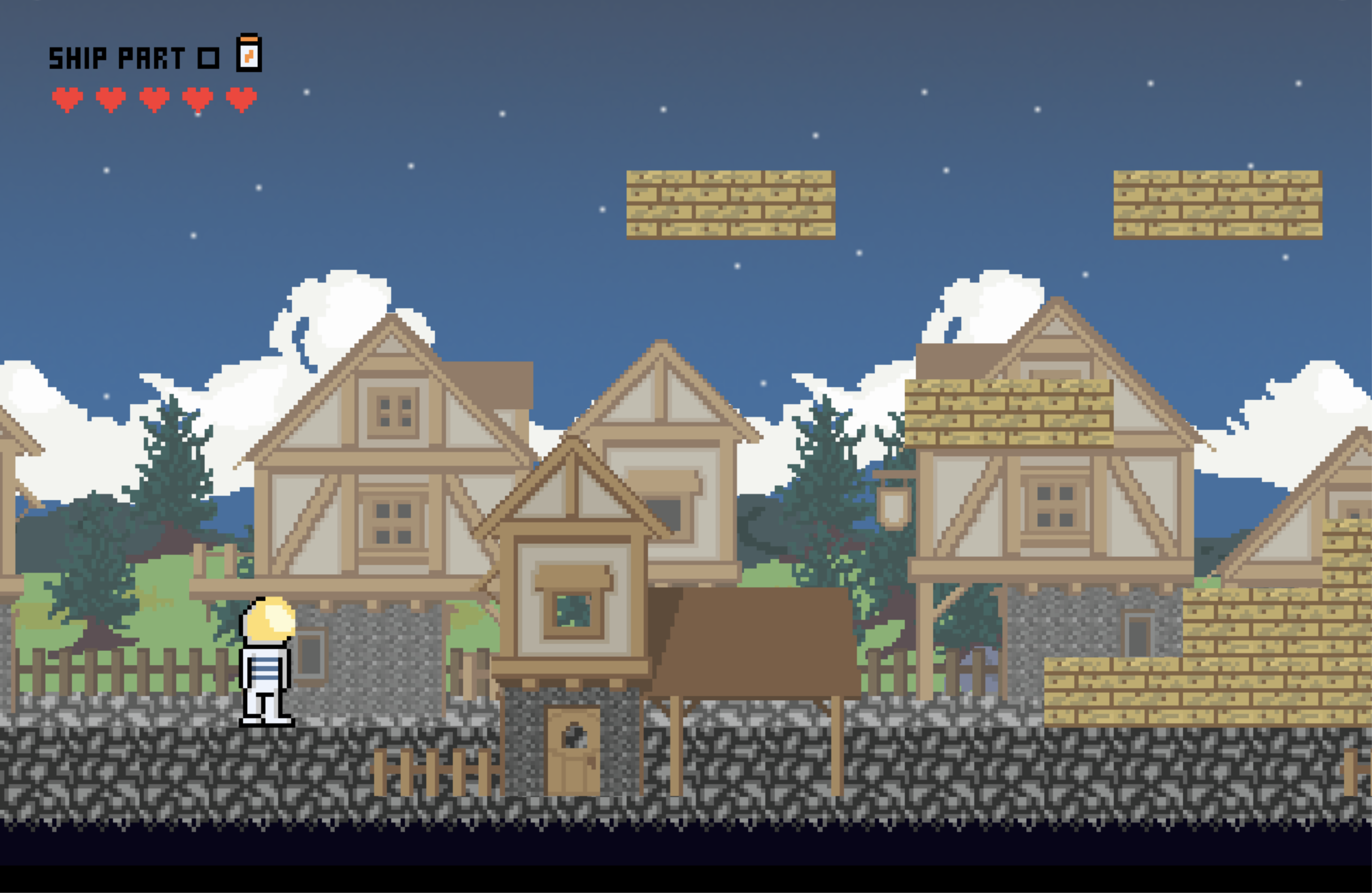Click the empty Ship Part checkbox
Viewport: 1372px width, 893px height.
(208, 58)
